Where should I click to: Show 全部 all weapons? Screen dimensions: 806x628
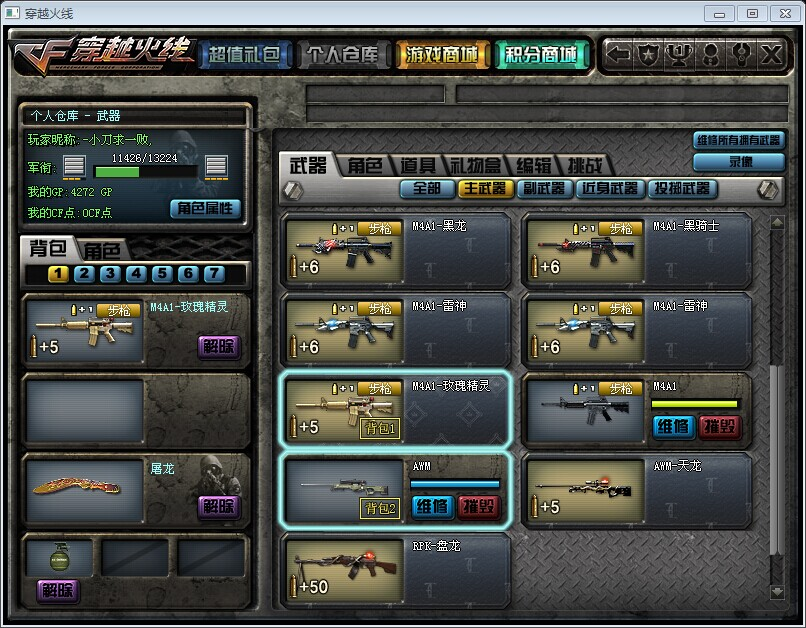click(426, 188)
